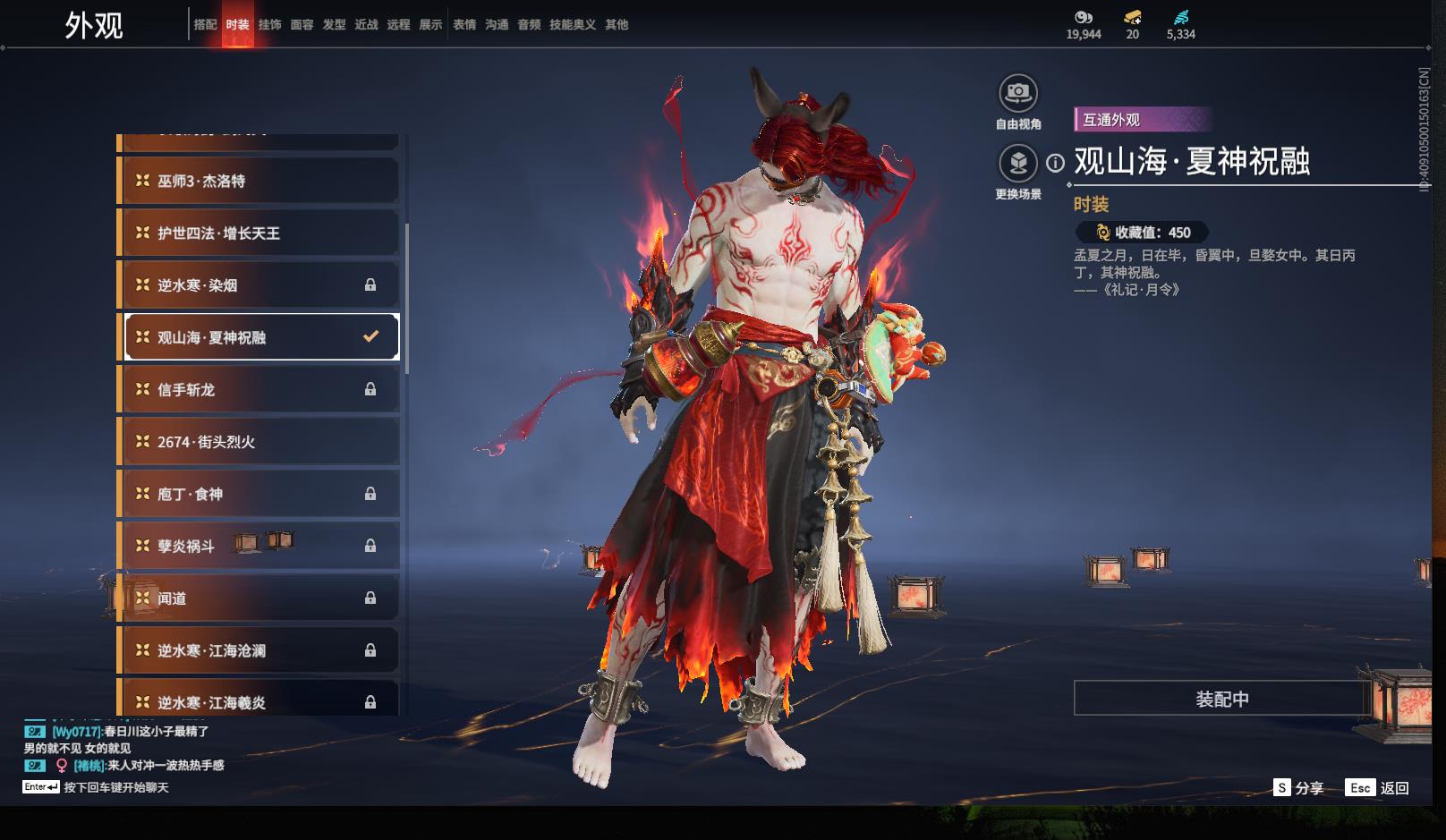This screenshot has width=1446, height=840.
Task: Activate the 自由视角 free camera icon
Action: tap(1018, 93)
